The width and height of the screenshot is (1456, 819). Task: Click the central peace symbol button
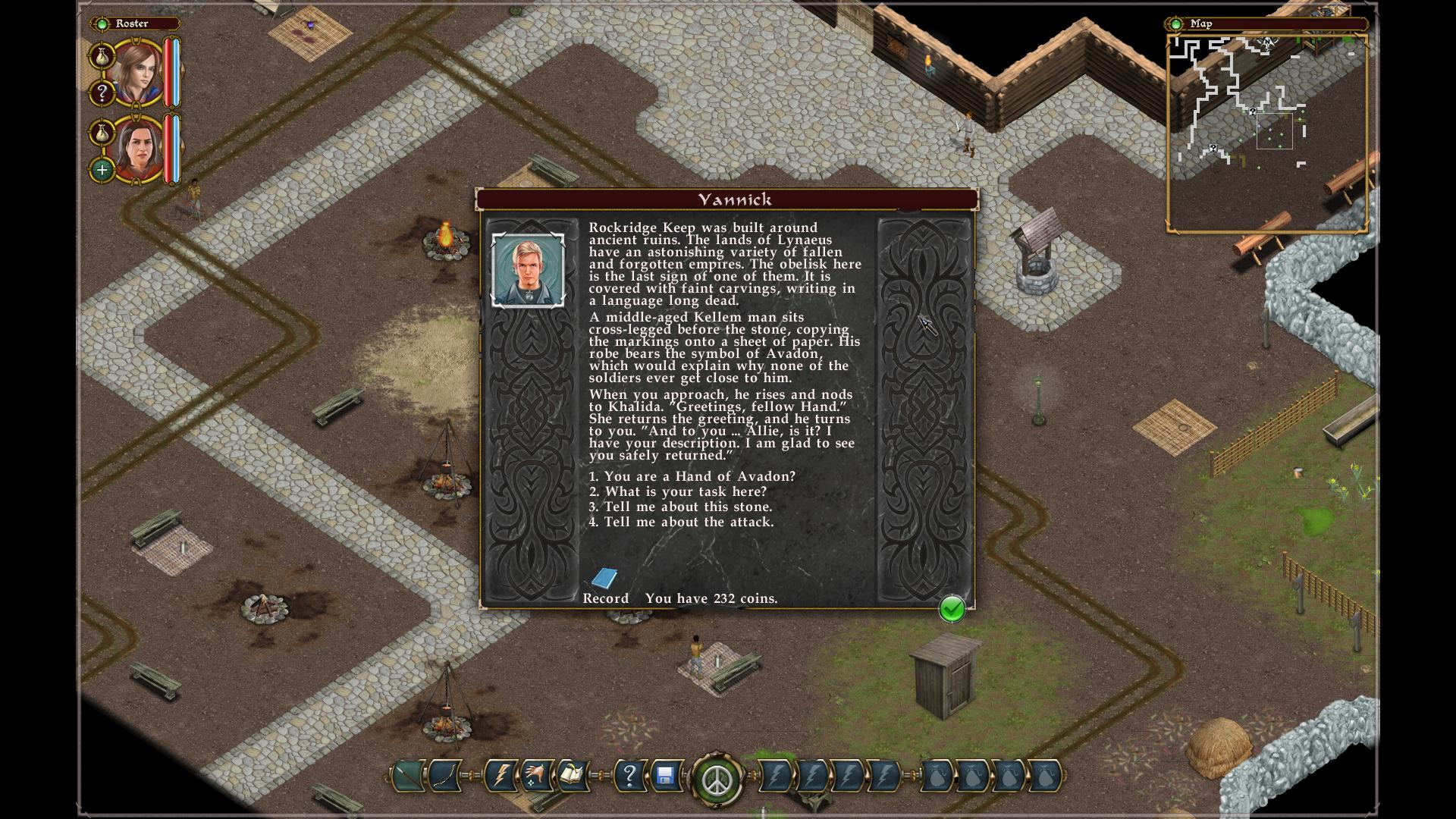pyautogui.click(x=716, y=779)
